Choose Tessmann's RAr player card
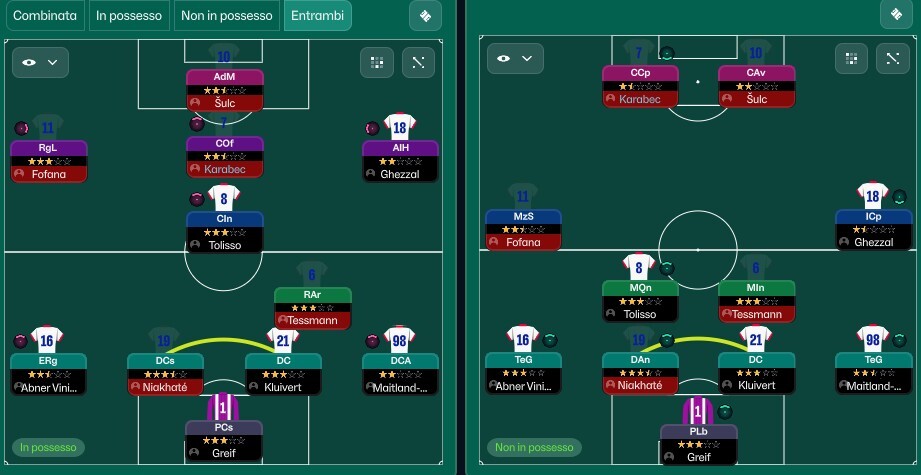Viewport: 921px width, 475px height. point(312,308)
